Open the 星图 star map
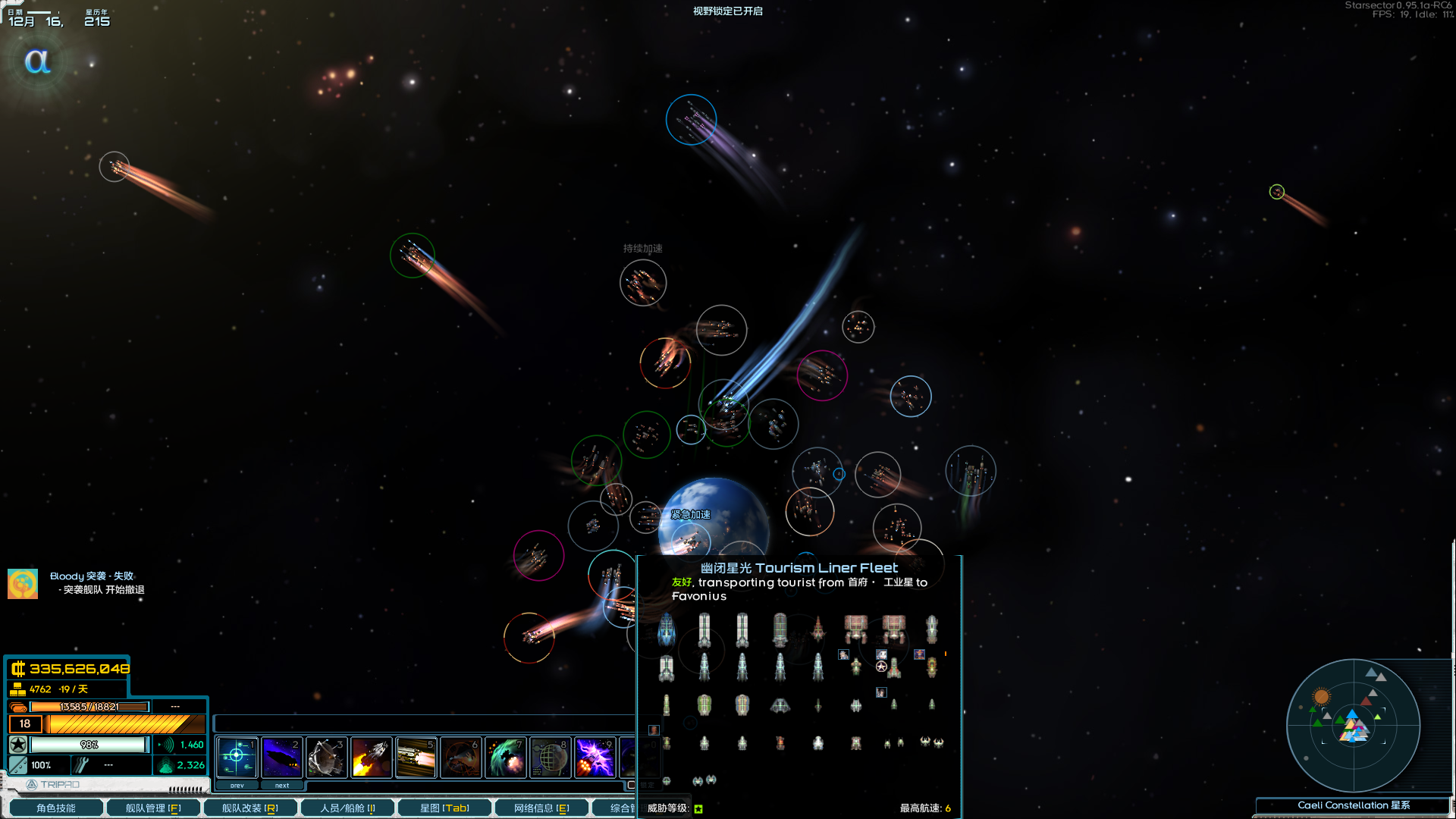 444,808
